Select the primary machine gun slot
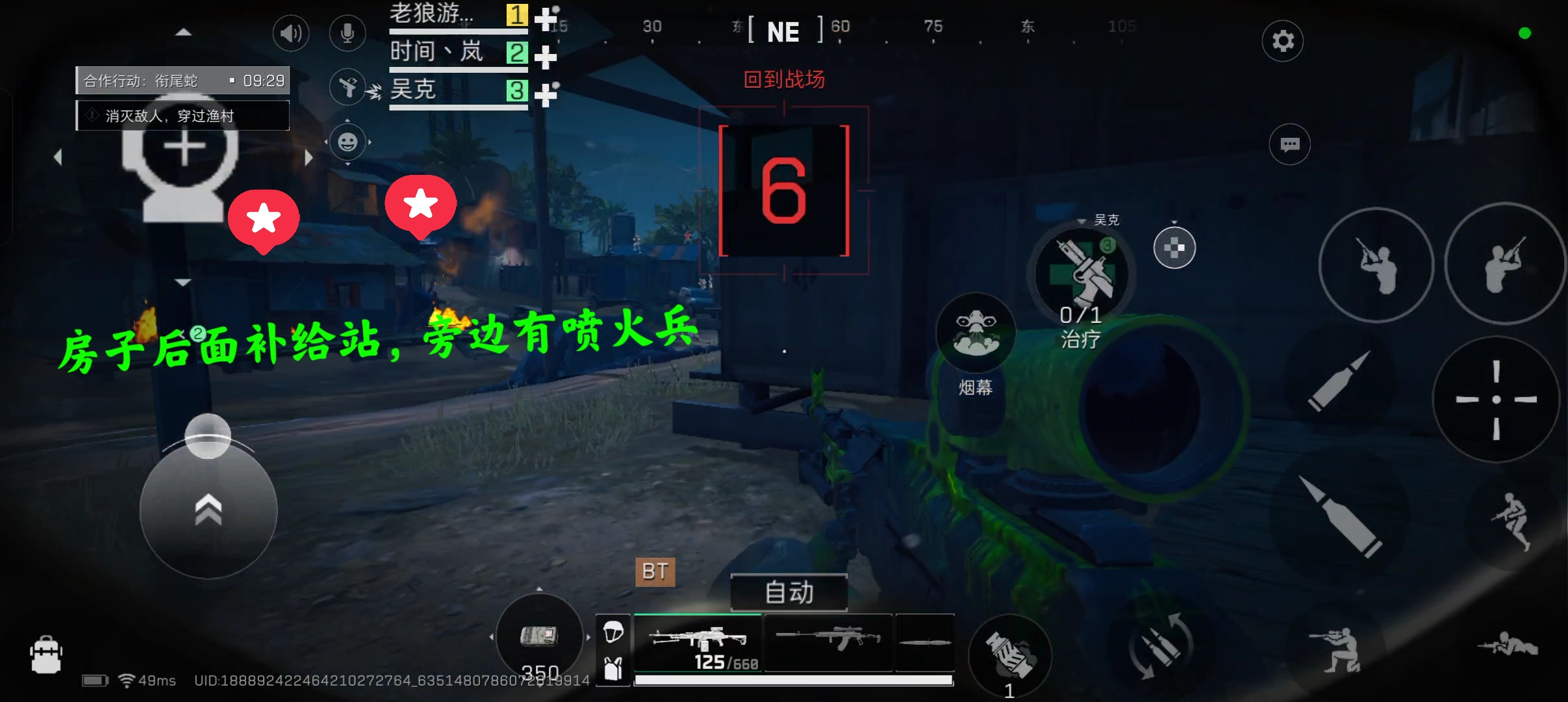 click(x=698, y=642)
